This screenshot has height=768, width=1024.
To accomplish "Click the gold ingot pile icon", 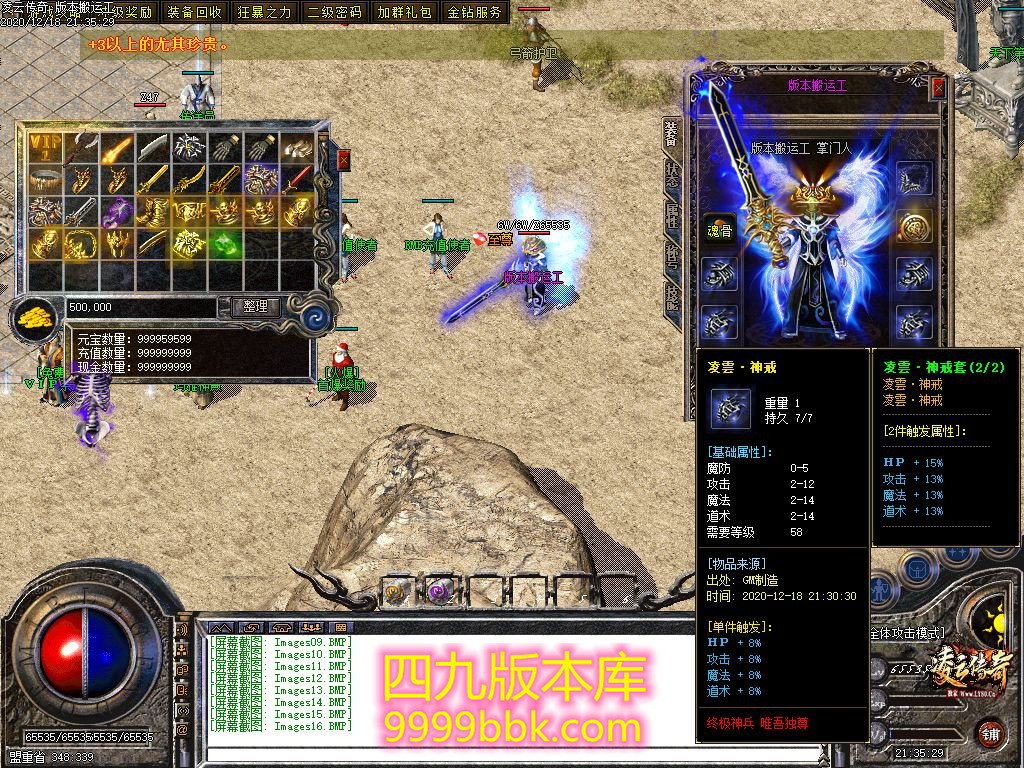I will [x=33, y=318].
